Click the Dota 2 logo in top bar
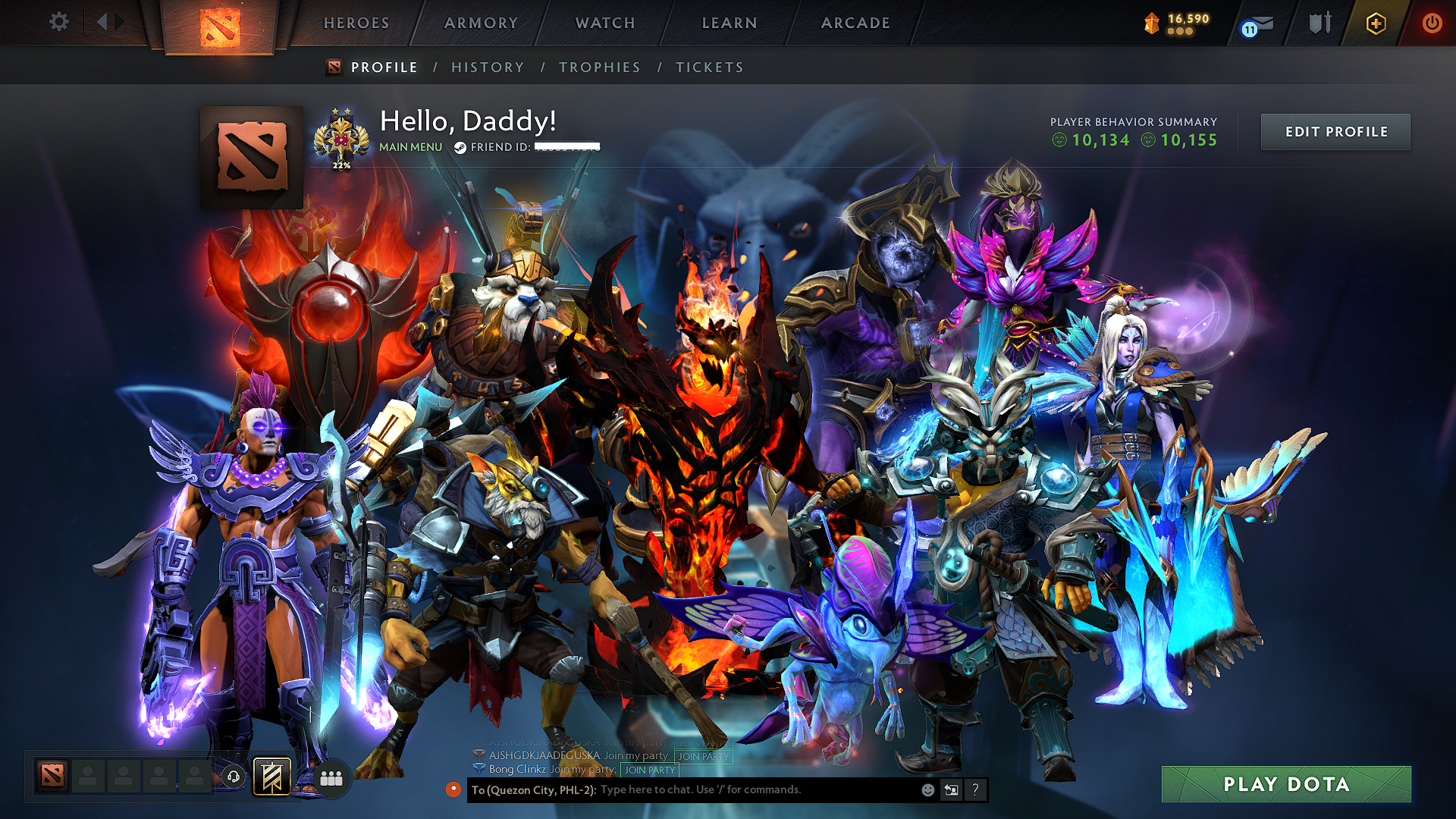Screen dimensions: 1456x819 (221, 23)
